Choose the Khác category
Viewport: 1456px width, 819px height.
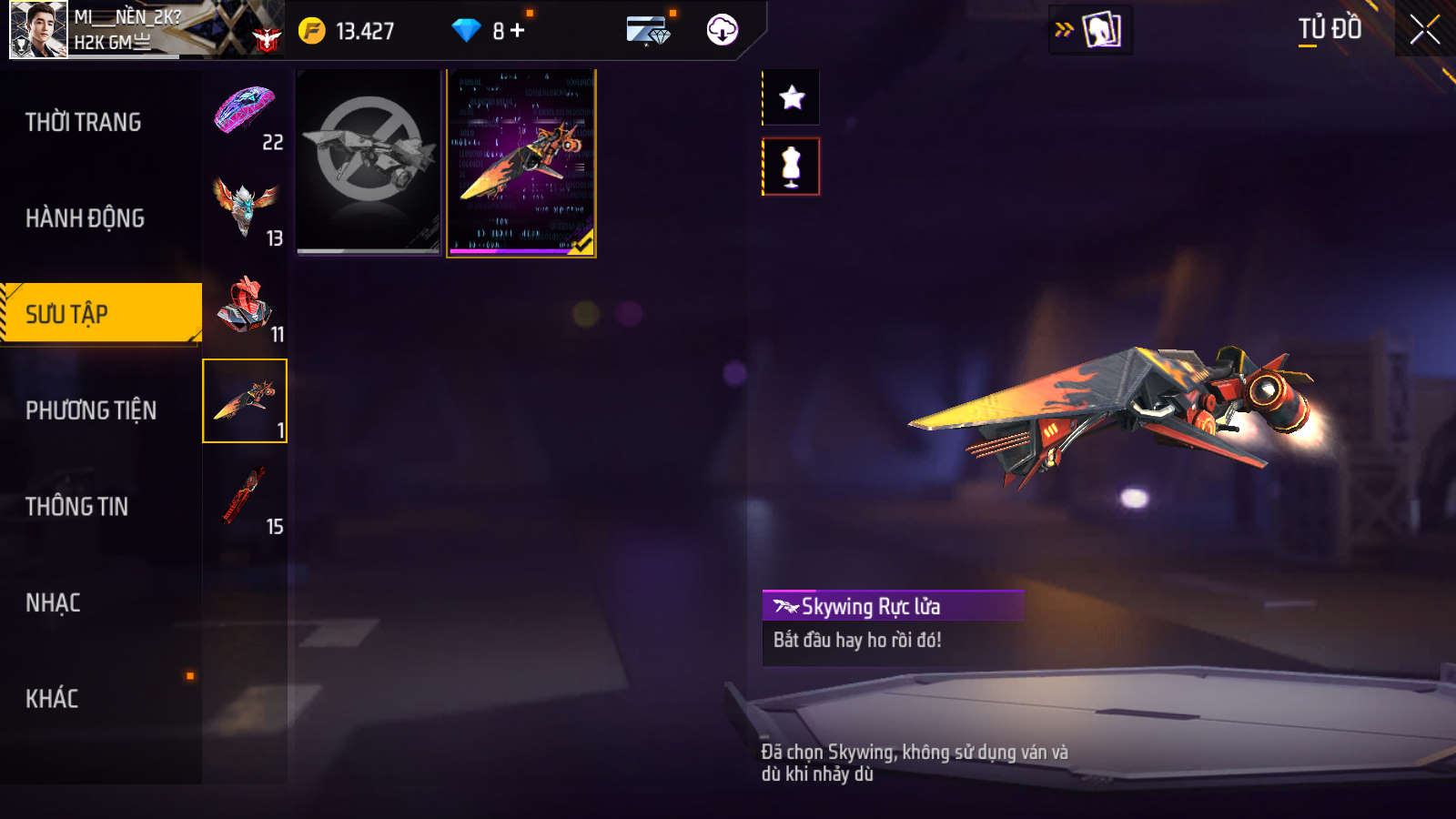point(52,699)
